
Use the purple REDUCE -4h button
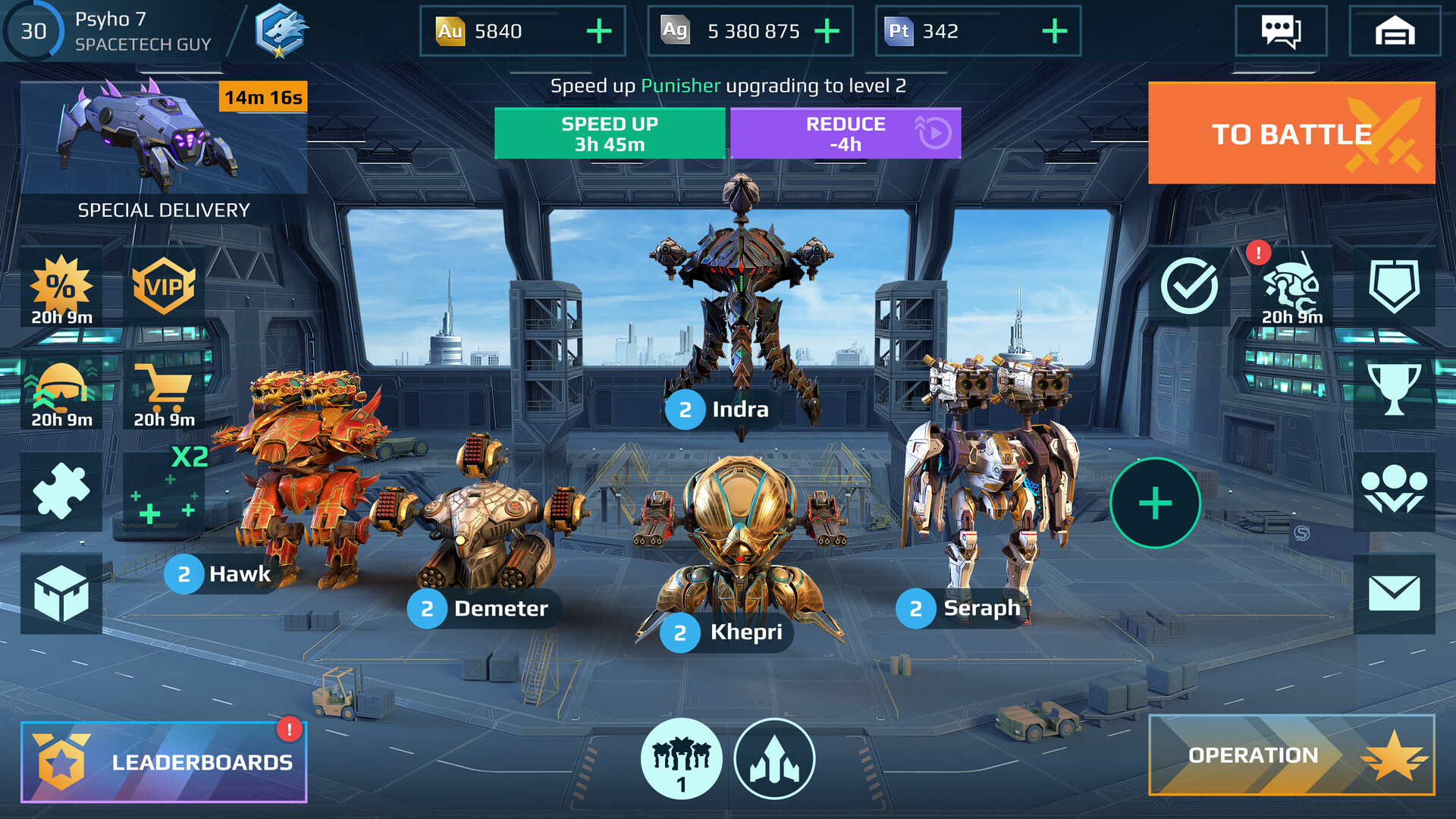(x=845, y=133)
